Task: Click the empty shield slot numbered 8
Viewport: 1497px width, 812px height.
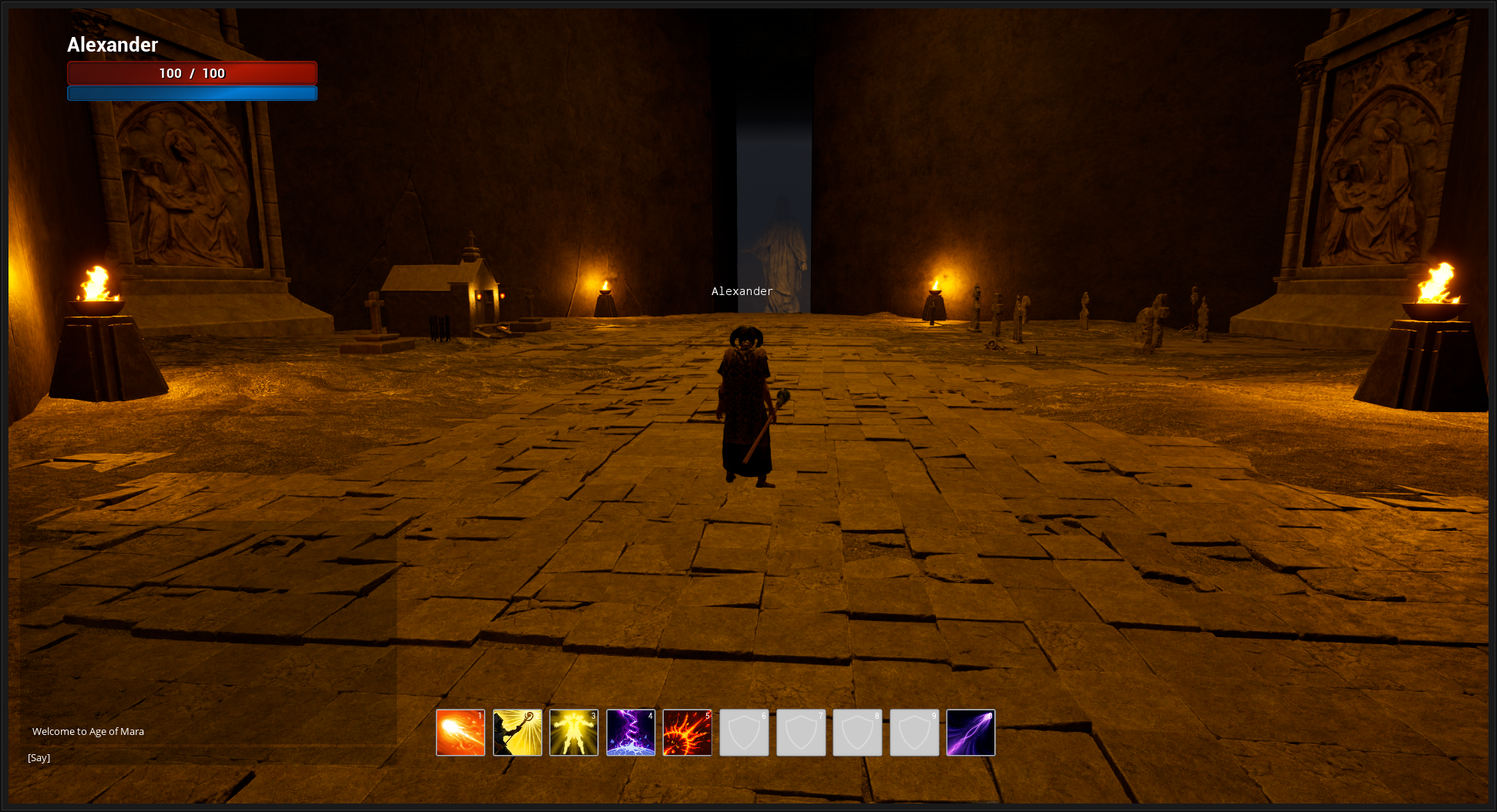Action: click(x=857, y=732)
